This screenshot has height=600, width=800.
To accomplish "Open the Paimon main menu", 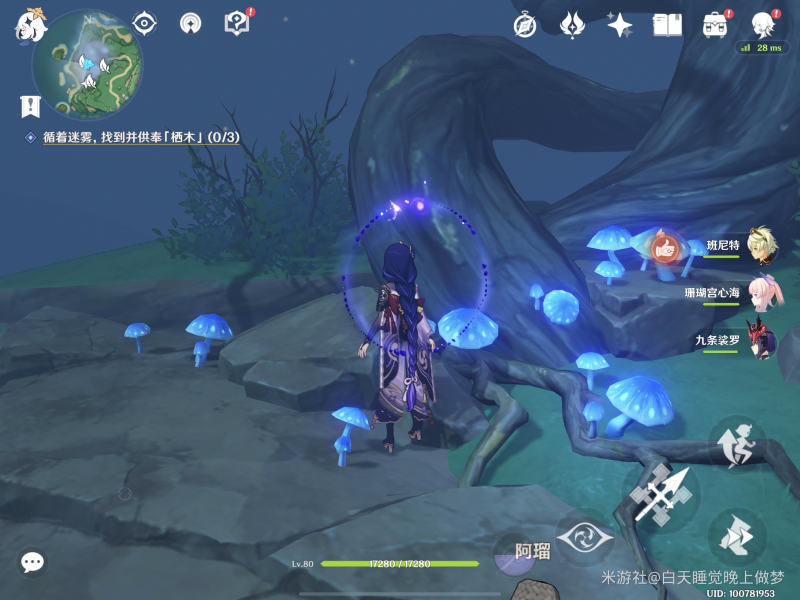I will [x=31, y=24].
